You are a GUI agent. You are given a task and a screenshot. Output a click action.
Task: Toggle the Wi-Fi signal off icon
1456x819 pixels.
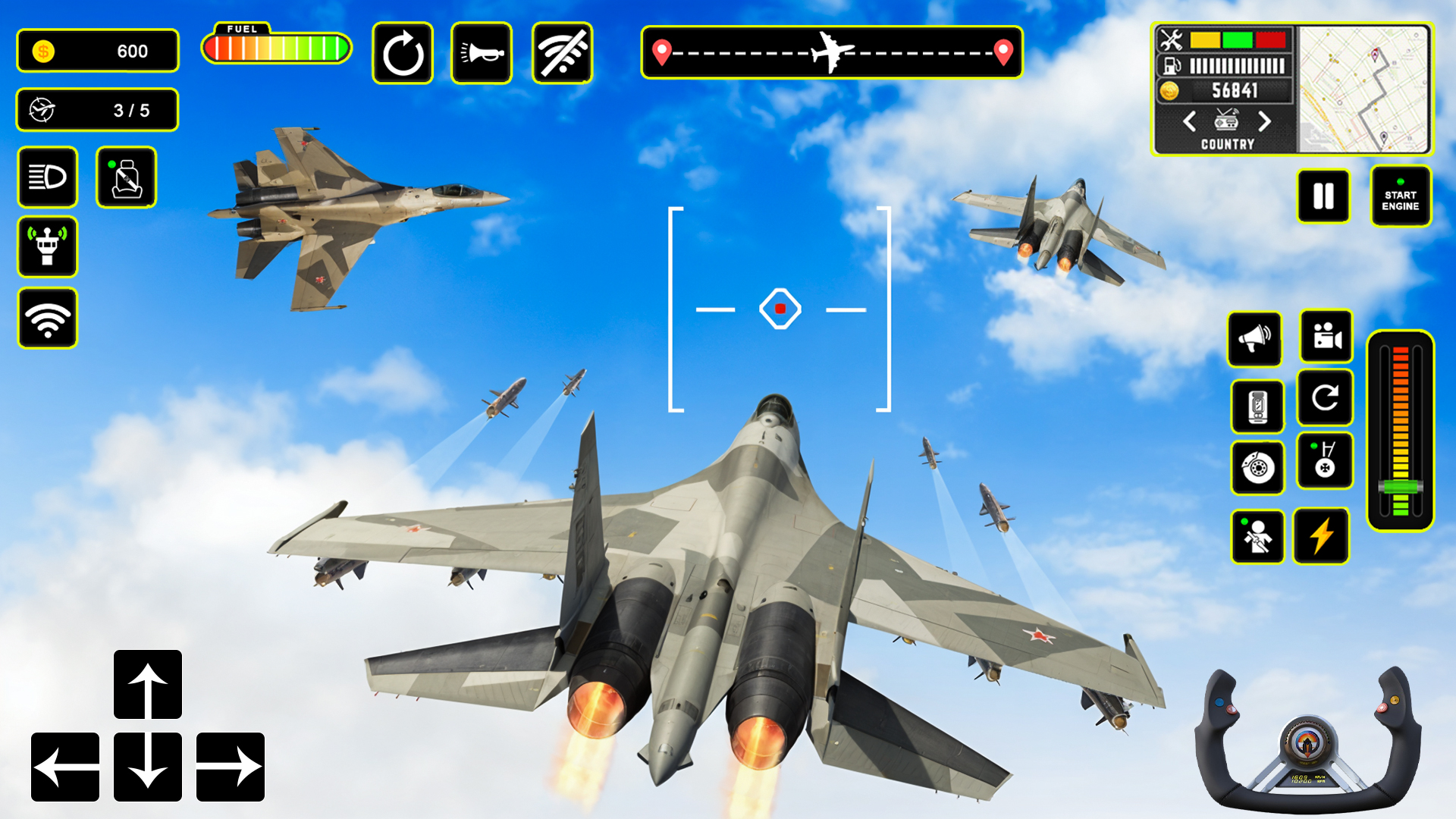(x=561, y=52)
